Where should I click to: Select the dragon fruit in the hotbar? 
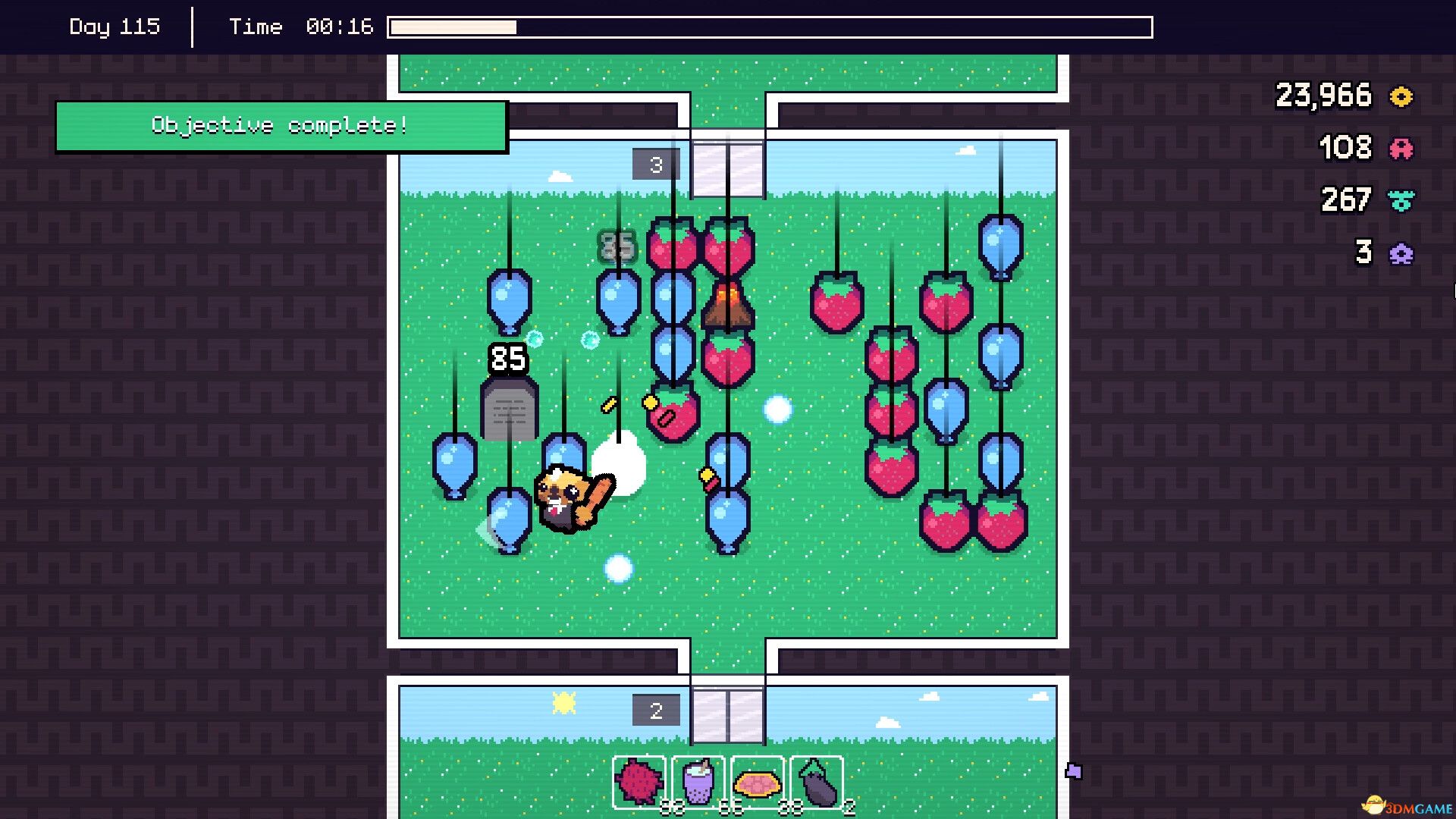(x=641, y=783)
